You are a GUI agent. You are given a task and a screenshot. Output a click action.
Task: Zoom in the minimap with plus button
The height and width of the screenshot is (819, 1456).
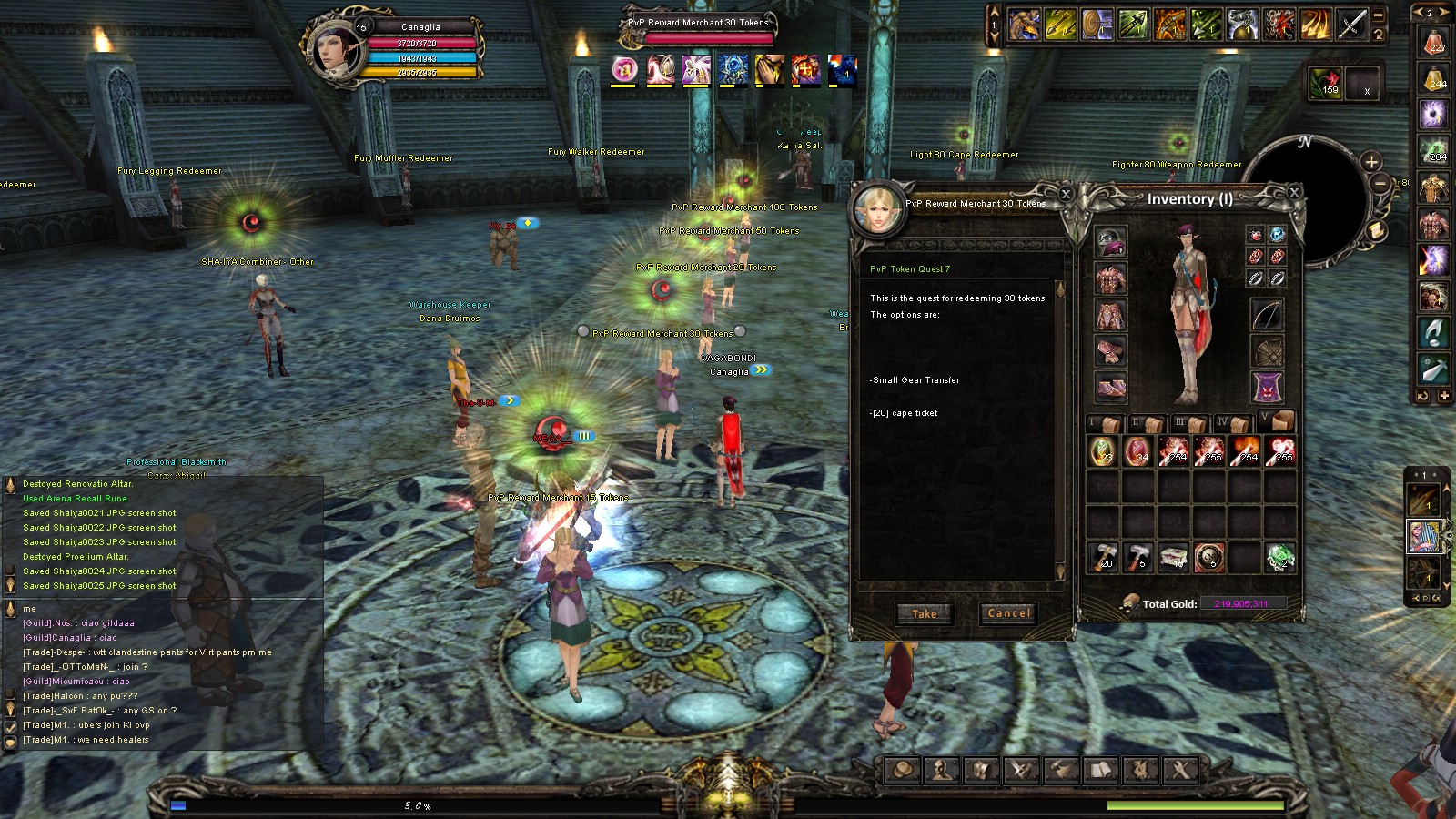point(1371,162)
